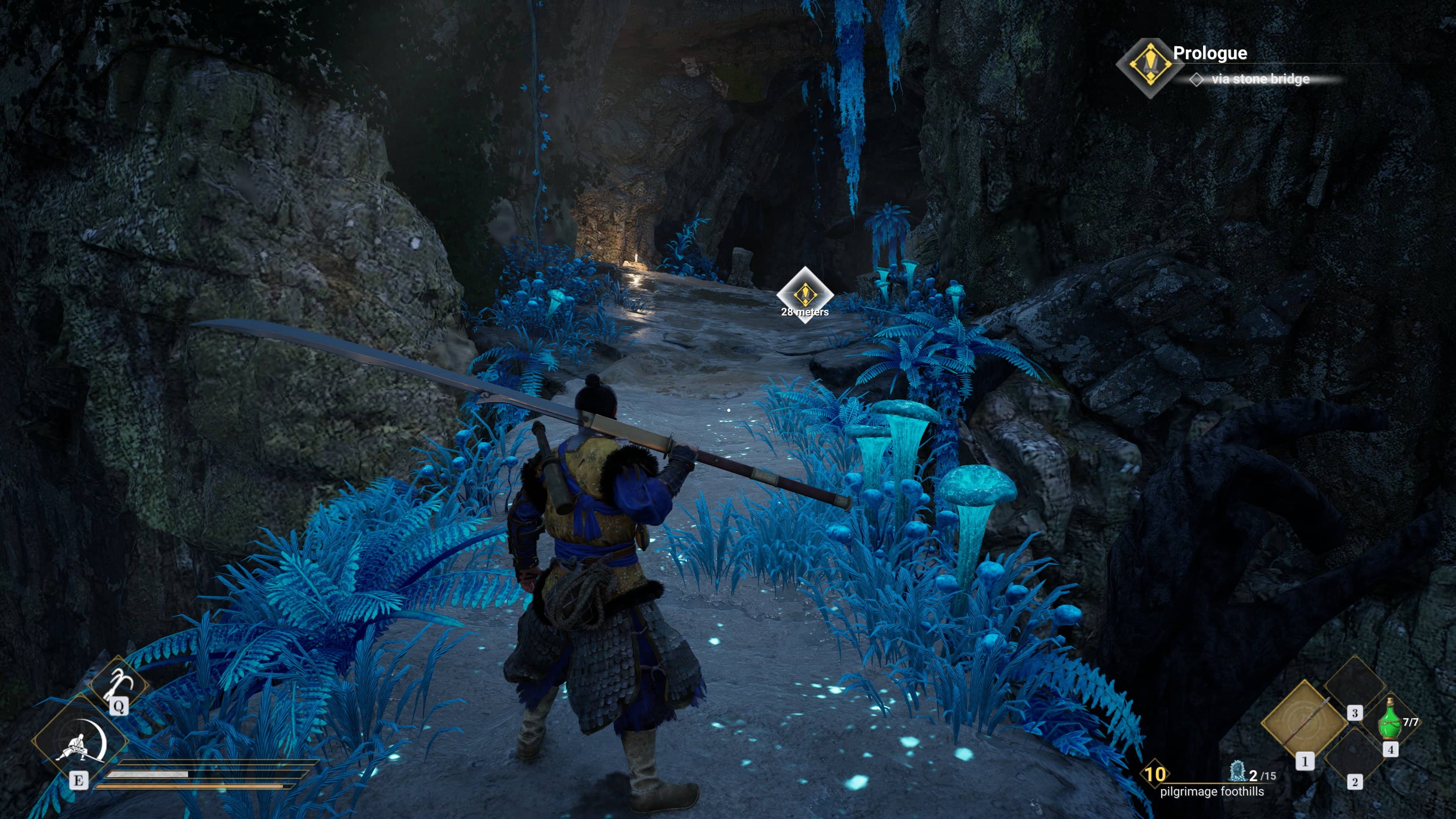1456x819 pixels.
Task: Use the green healing flask
Action: pyautogui.click(x=1390, y=720)
